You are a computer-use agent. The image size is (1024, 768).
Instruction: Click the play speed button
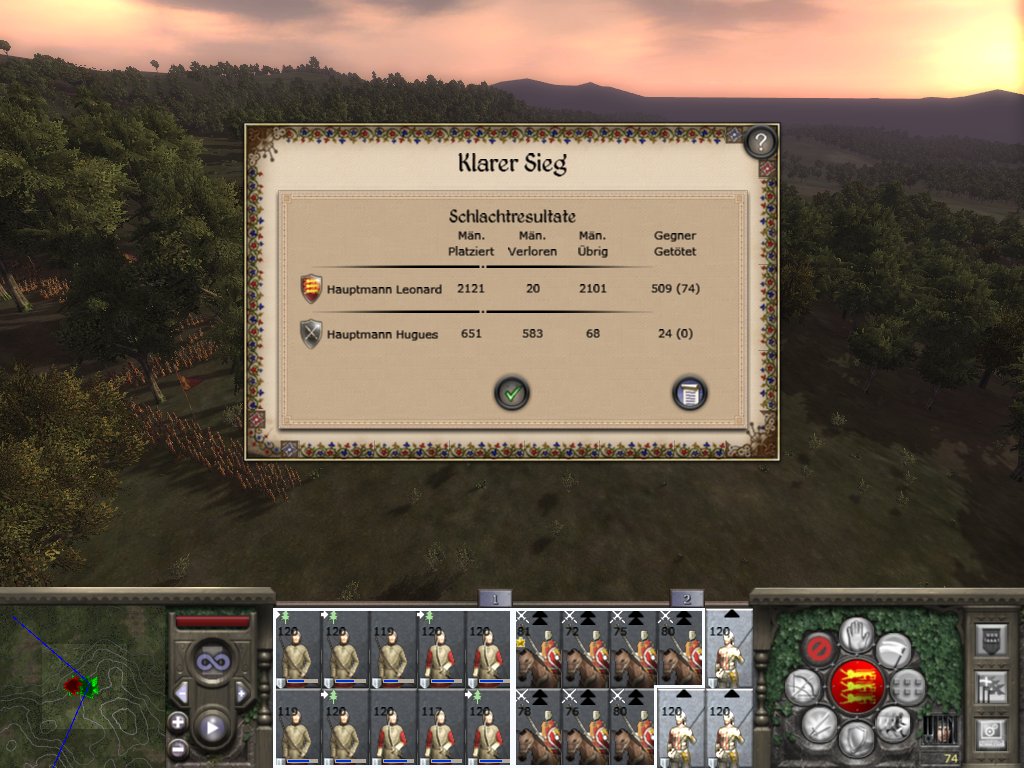(x=212, y=727)
